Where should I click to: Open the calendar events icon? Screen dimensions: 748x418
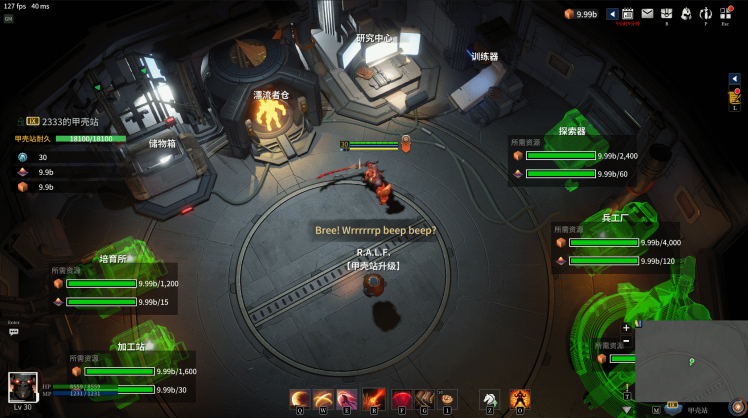click(628, 13)
